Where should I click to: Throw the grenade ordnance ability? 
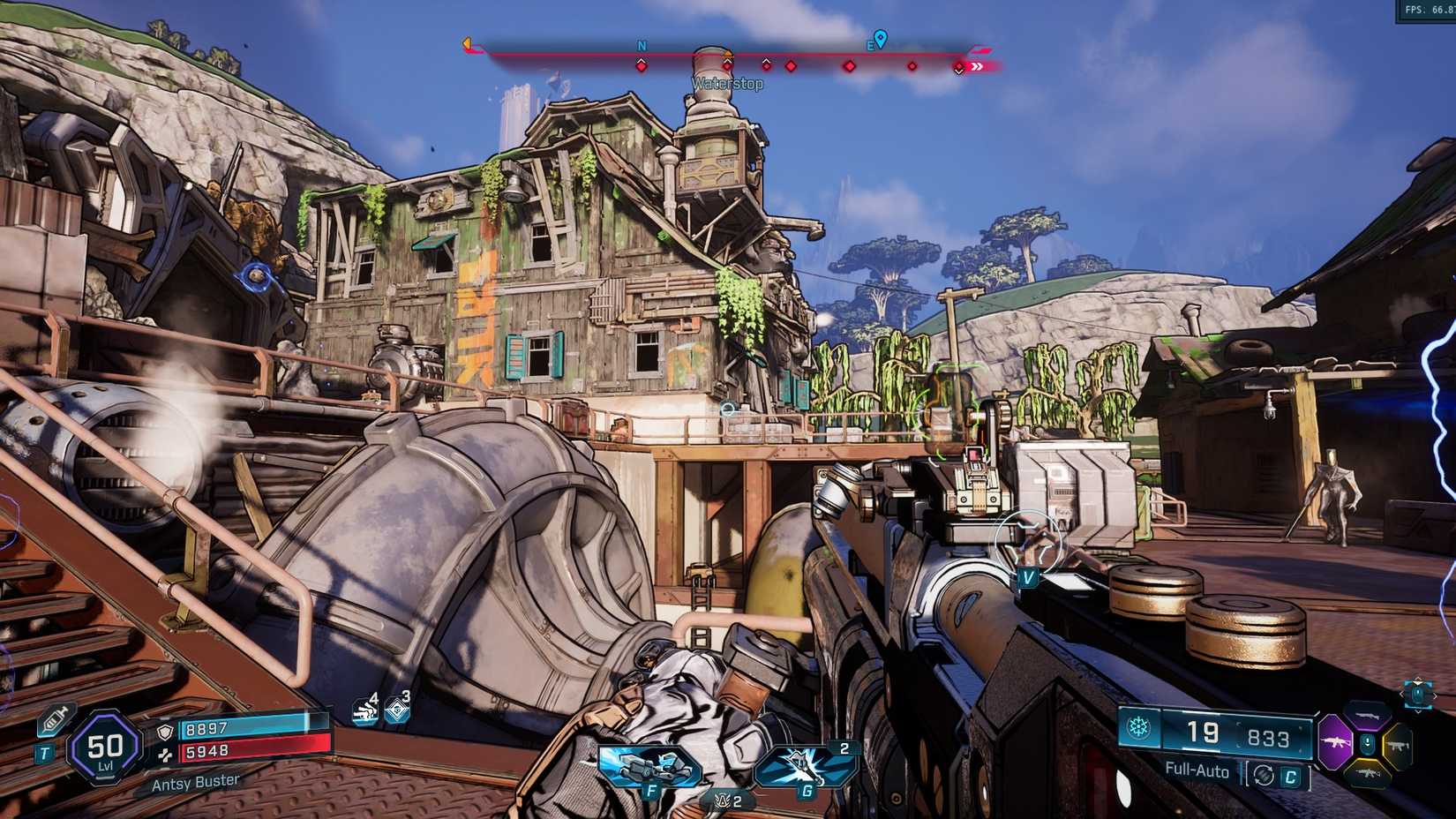click(806, 766)
